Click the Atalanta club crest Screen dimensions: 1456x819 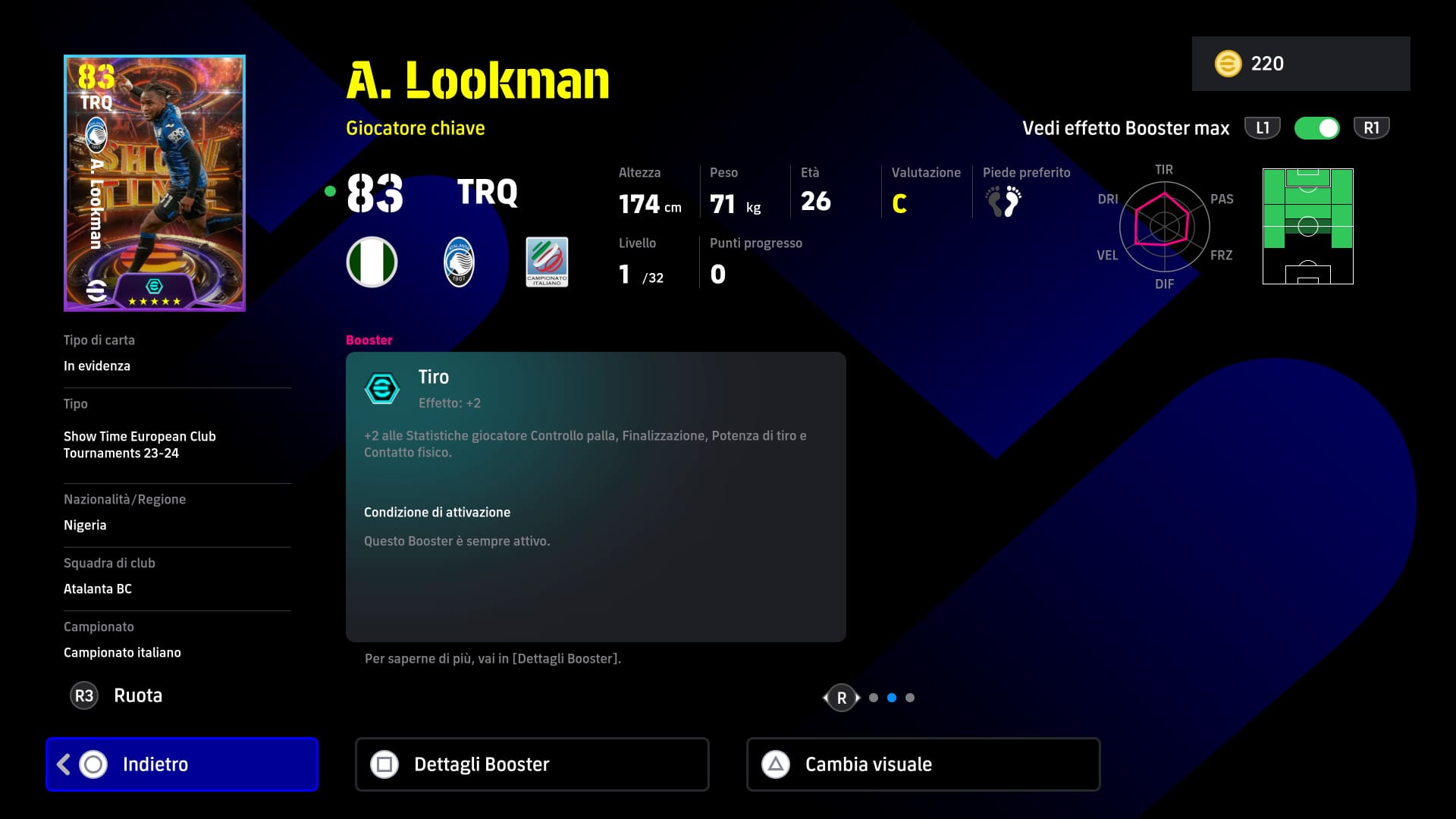coord(459,262)
